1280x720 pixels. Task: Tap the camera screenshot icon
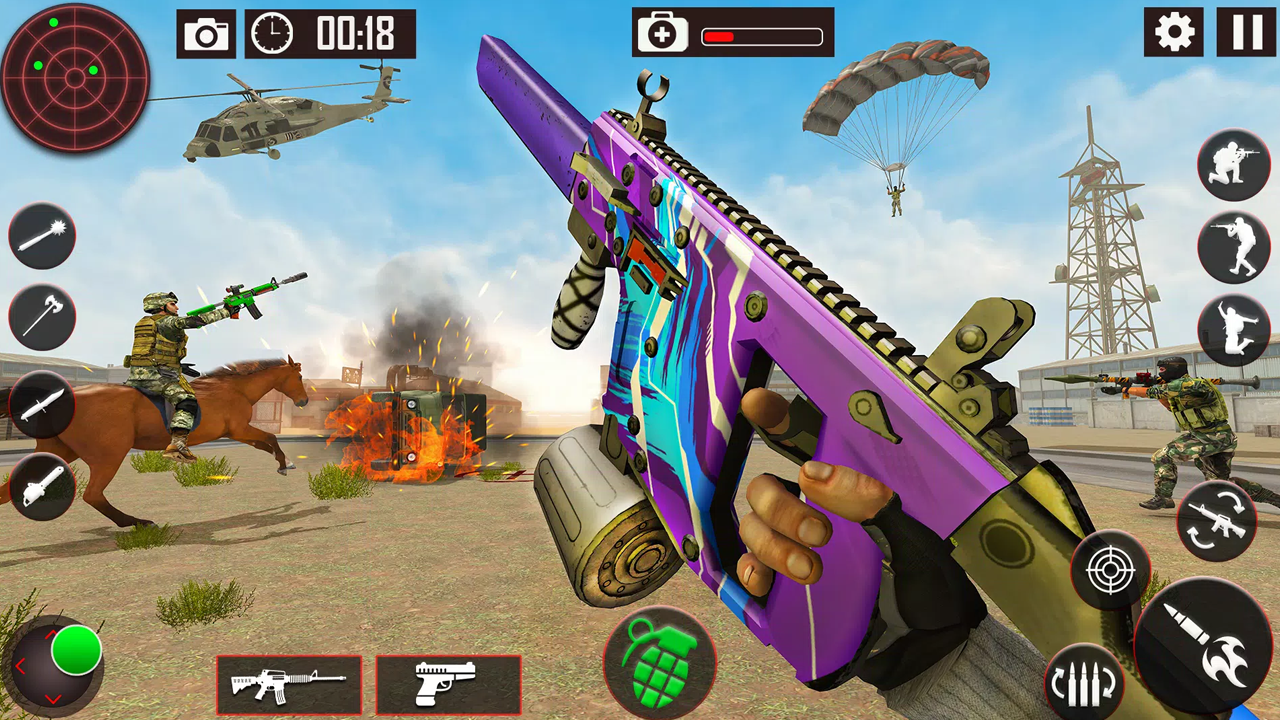pyautogui.click(x=207, y=34)
